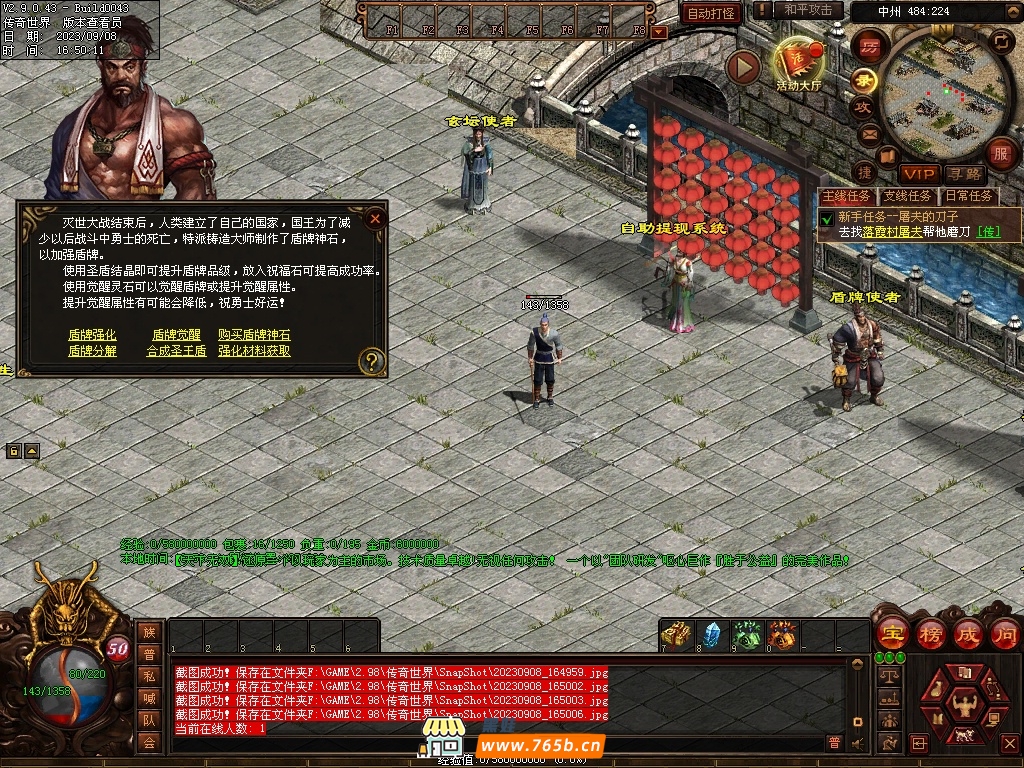
Task: Open the 宝 treasure shop button
Action: (x=890, y=634)
